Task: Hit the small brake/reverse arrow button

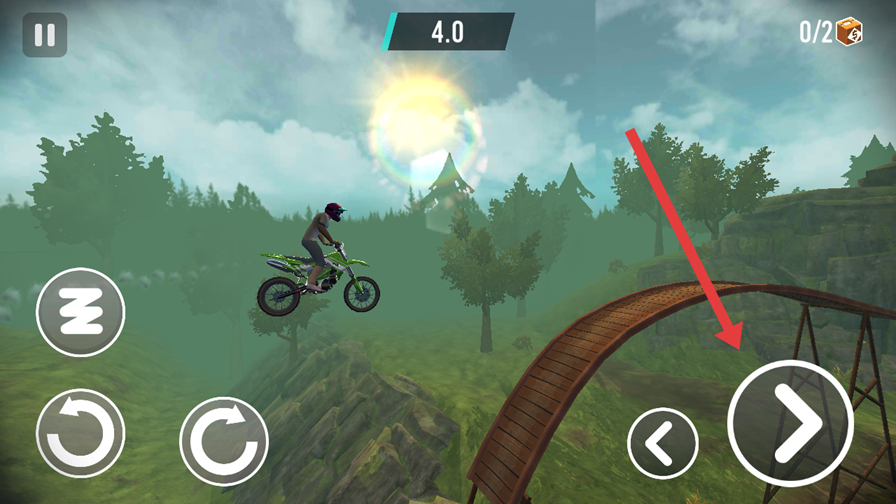Action: pyautogui.click(x=663, y=442)
